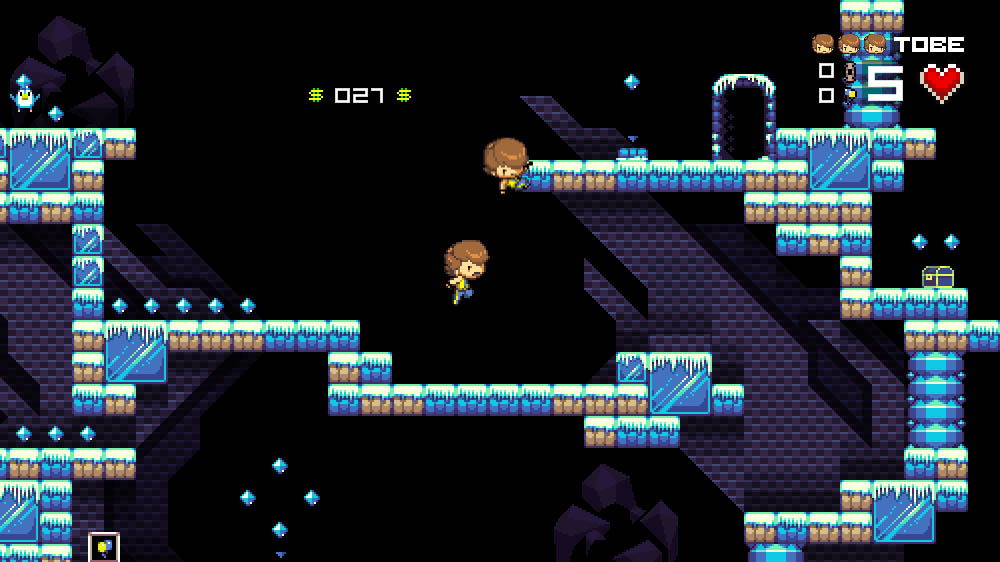Select the rope item icon in the HUD
Viewport: 1000px width, 562px height.
coord(850,72)
